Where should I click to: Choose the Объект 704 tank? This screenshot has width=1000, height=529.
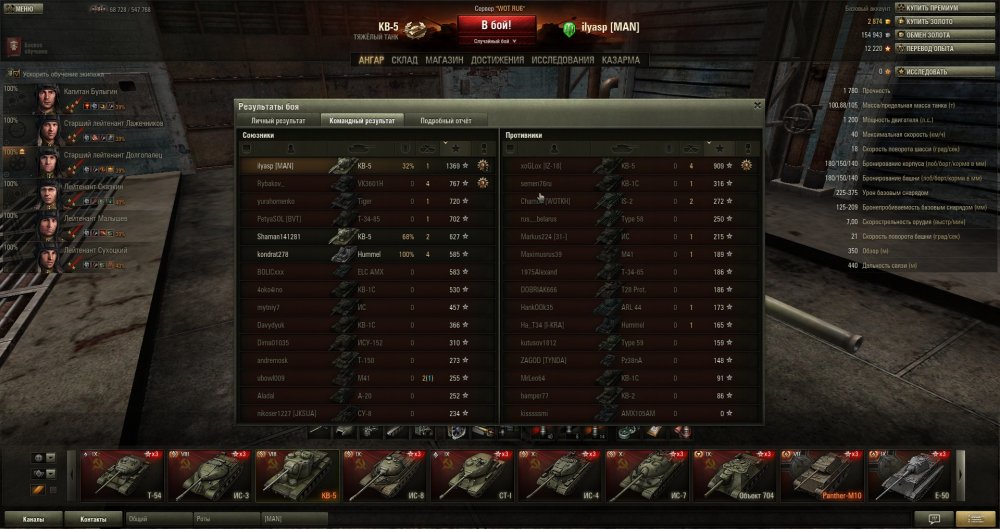[730, 475]
